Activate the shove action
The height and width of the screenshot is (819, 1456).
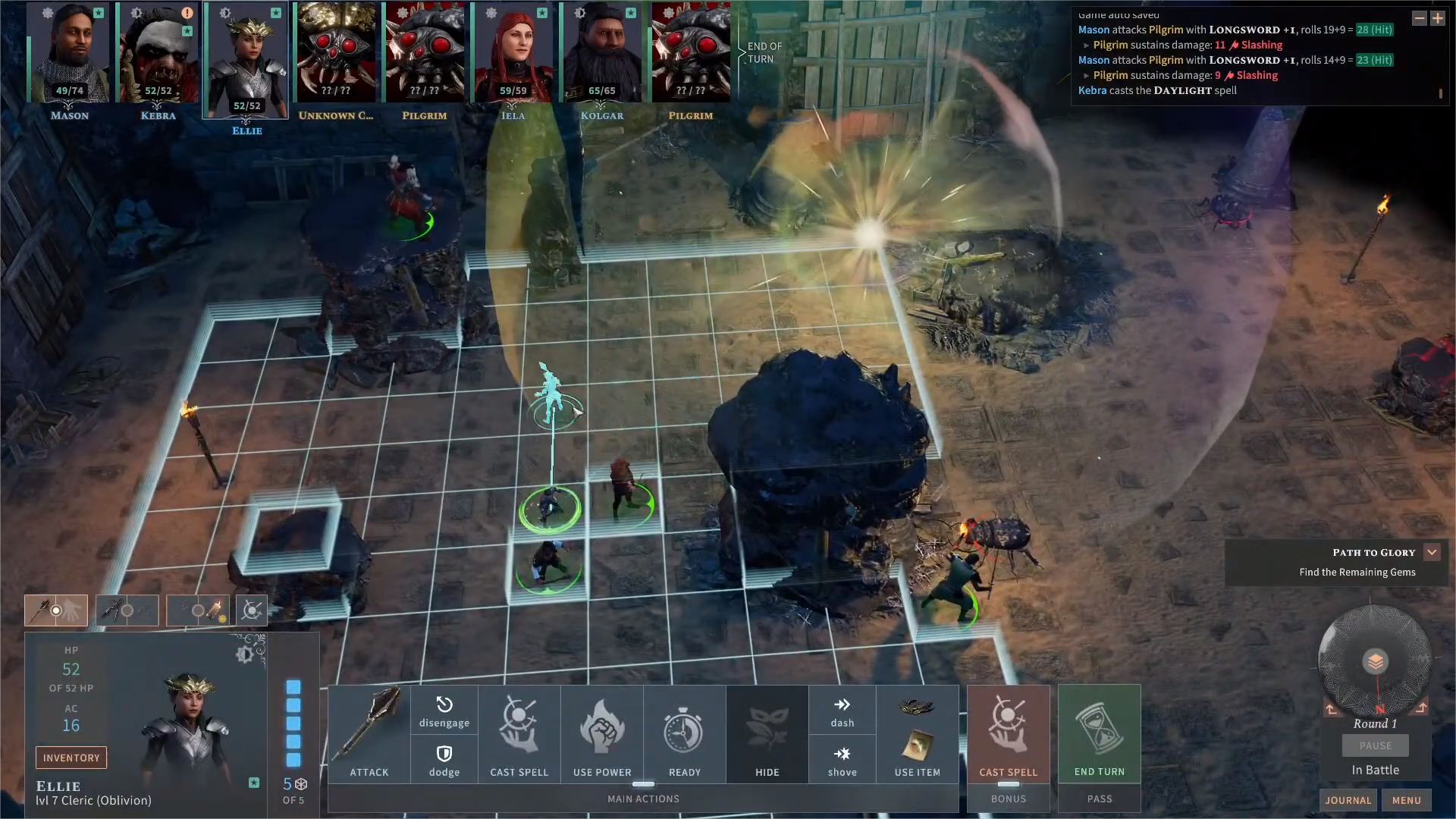842,760
